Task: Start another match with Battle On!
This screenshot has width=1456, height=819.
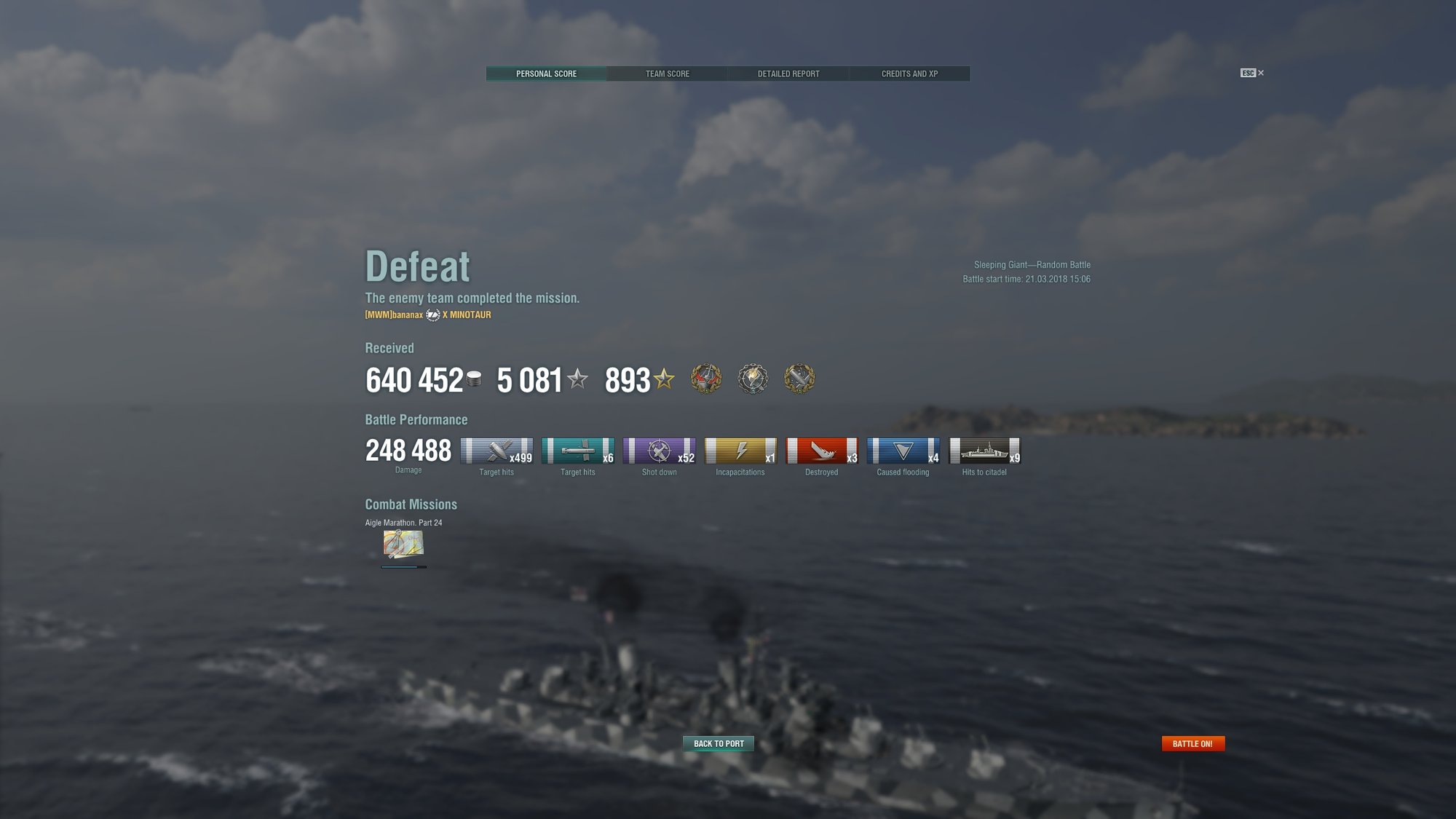Action: pyautogui.click(x=1192, y=743)
